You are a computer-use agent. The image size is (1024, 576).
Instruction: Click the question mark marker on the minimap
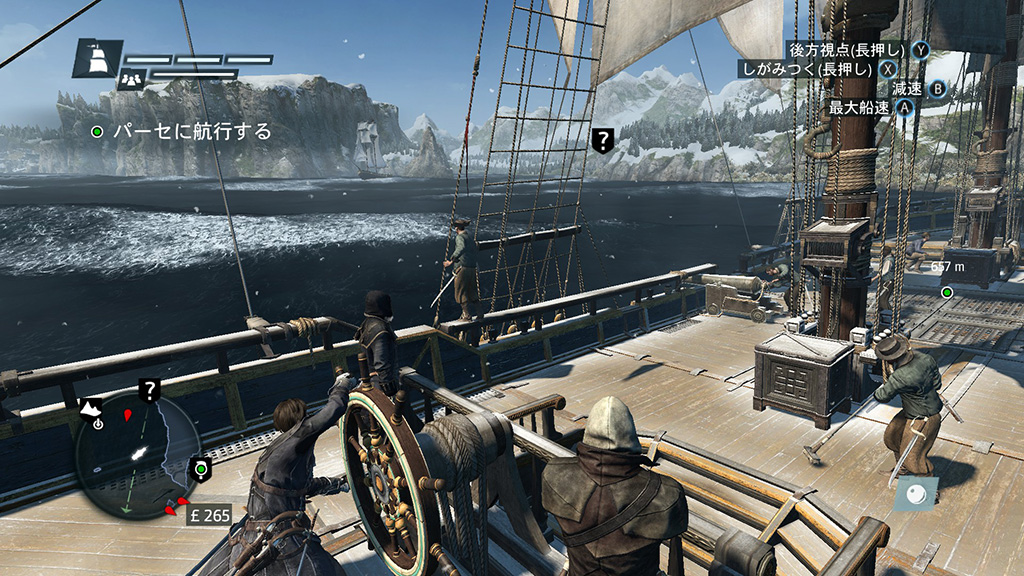tap(150, 391)
